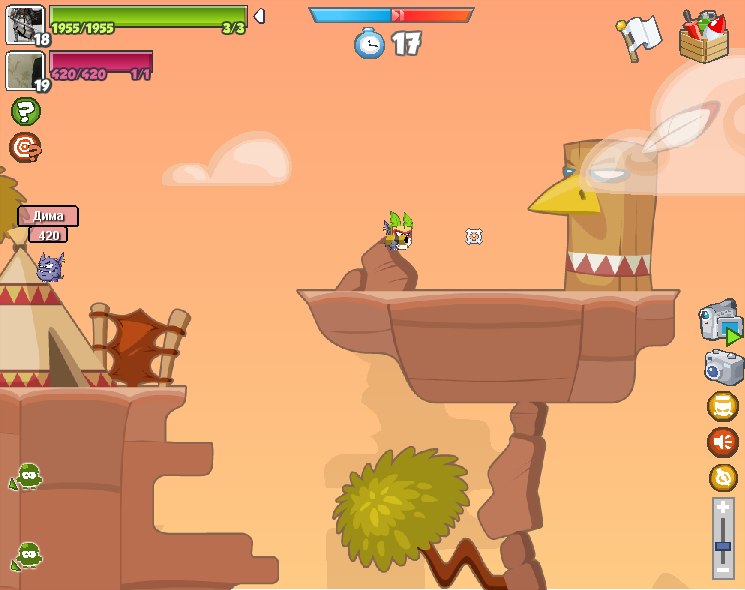Zoom out with the minus button
This screenshot has height=590, width=745.
tap(723, 569)
